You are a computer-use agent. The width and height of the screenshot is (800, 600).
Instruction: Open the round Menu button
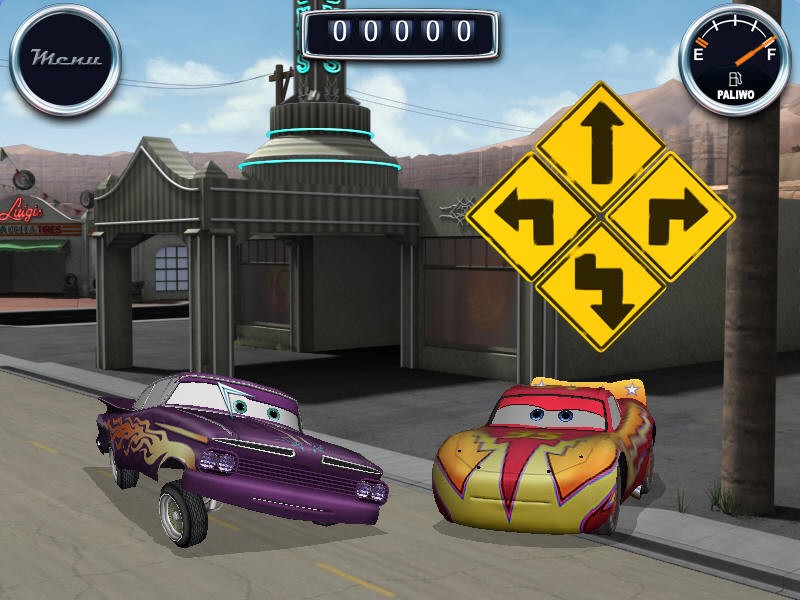point(65,57)
